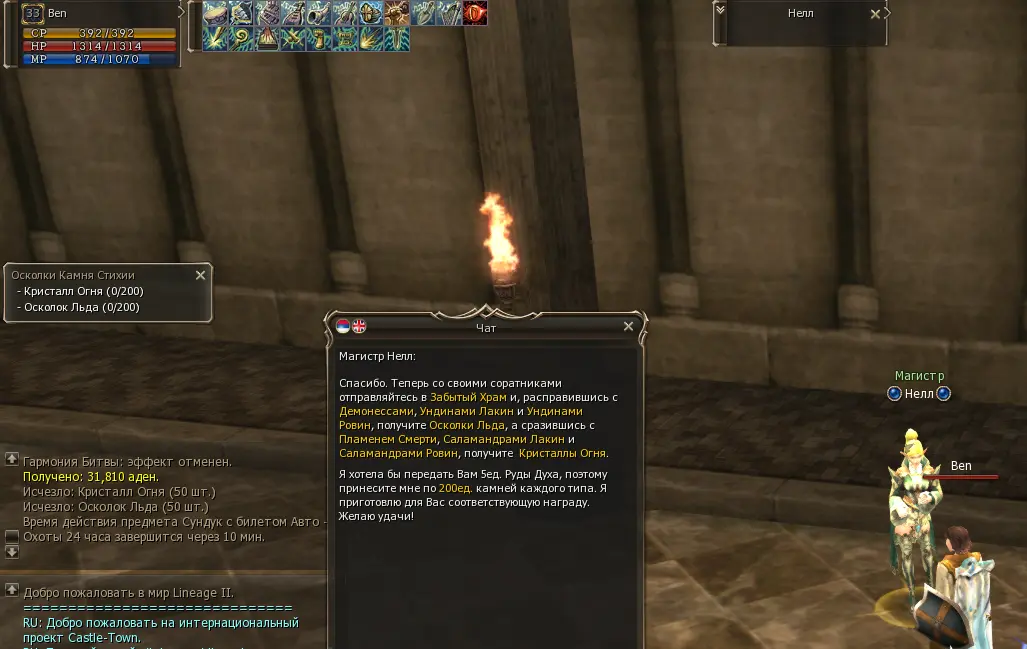Image resolution: width=1027 pixels, height=649 pixels.
Task: Click the scroll-up arrow beside Добро пожаловать chat
Action: [12, 590]
